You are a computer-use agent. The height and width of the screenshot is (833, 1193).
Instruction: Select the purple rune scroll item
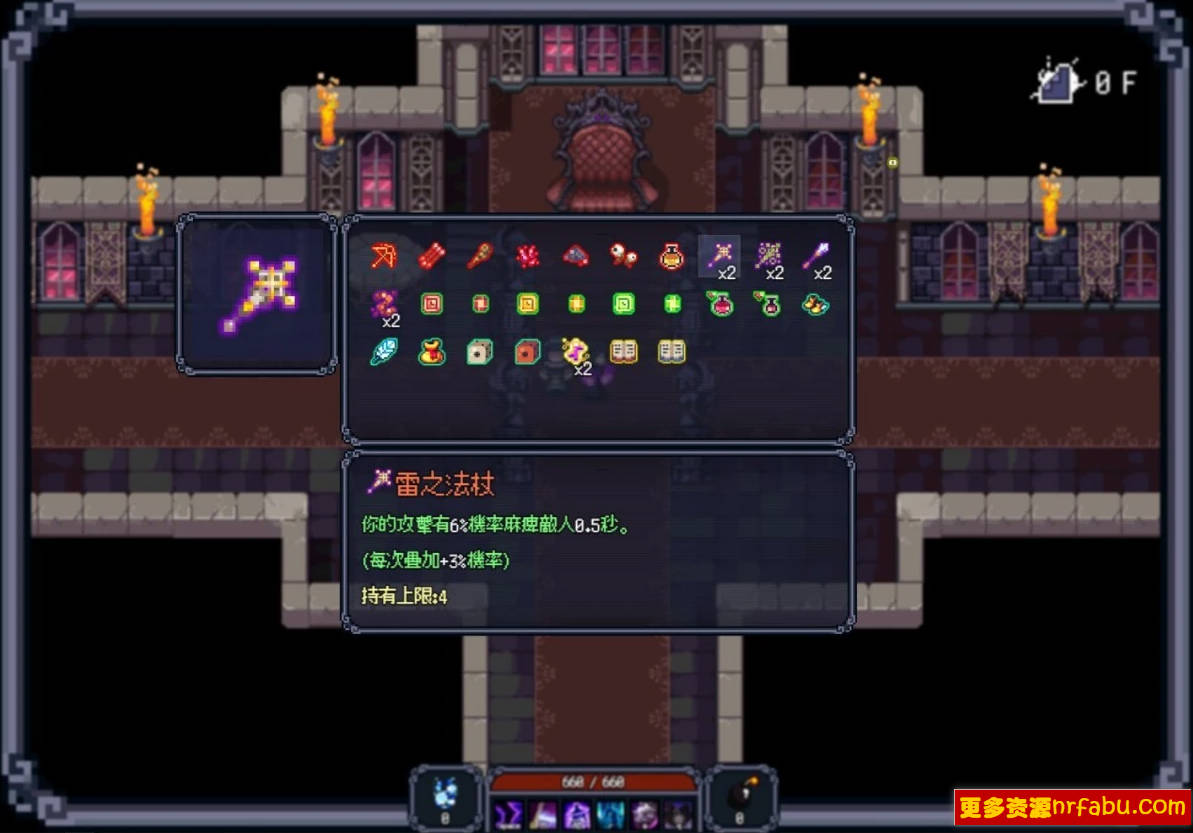point(574,351)
